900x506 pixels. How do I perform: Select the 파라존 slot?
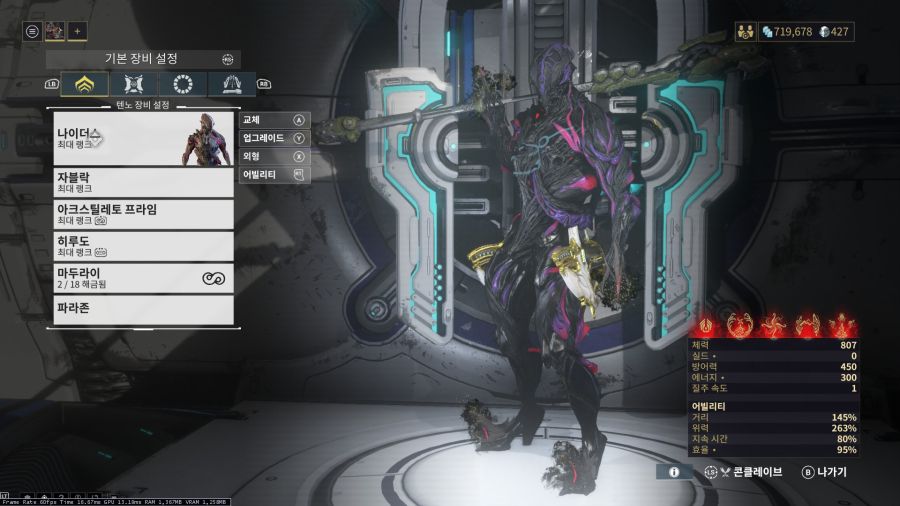(144, 309)
